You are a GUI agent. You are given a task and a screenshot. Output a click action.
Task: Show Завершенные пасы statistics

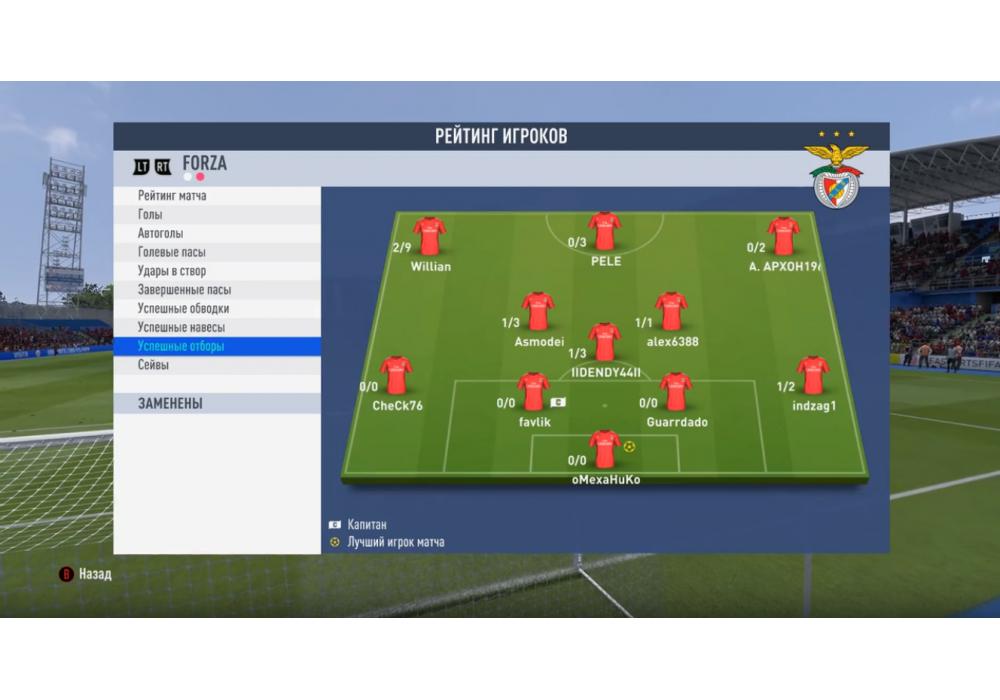(x=217, y=290)
